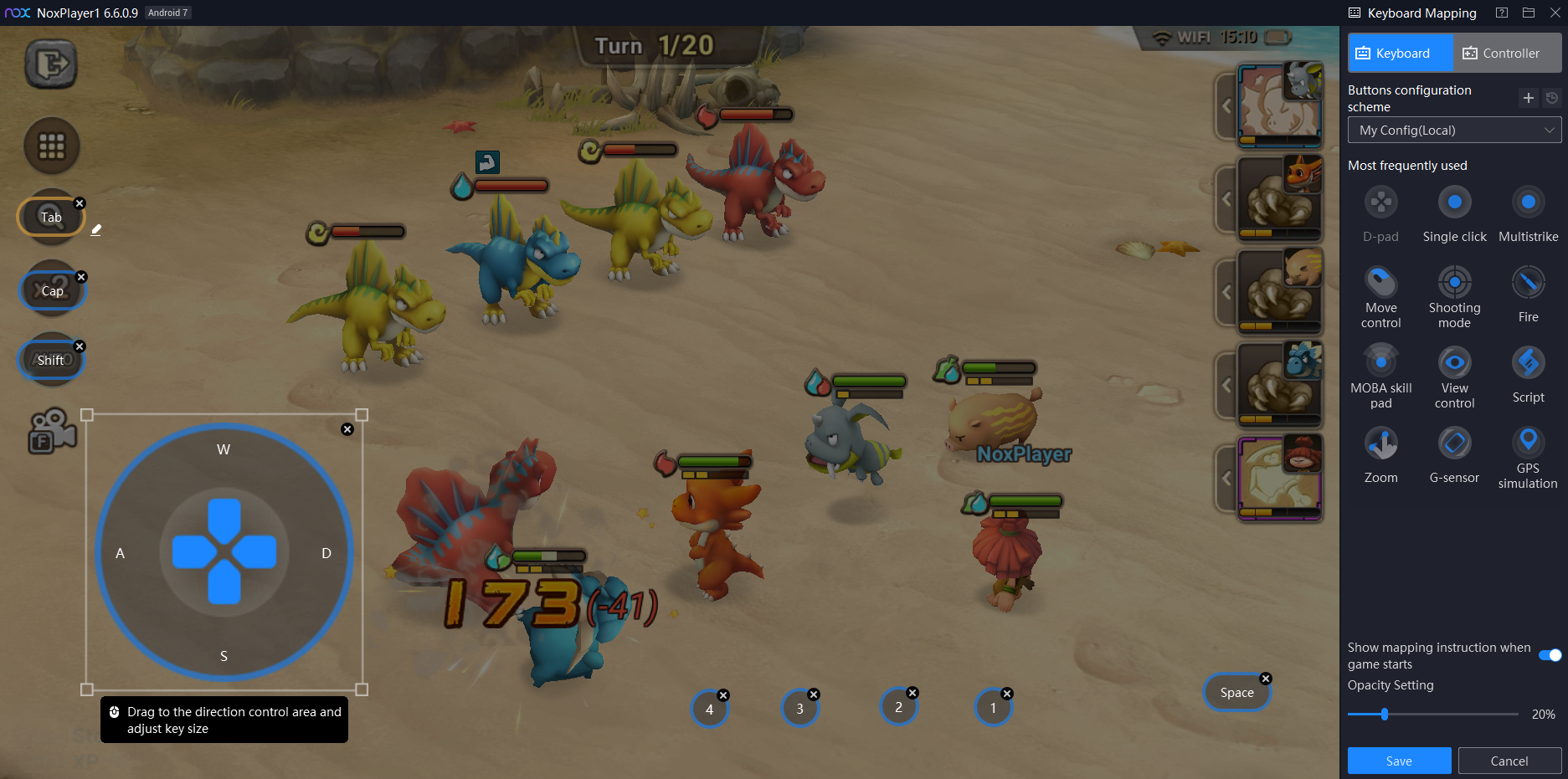Click the exit battle icon
1568x779 pixels.
coord(51,64)
